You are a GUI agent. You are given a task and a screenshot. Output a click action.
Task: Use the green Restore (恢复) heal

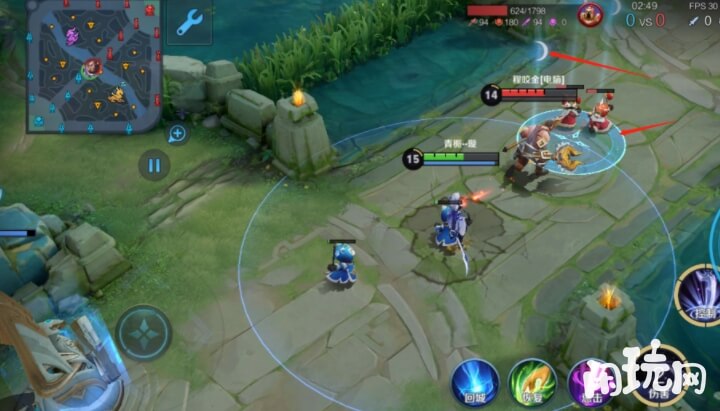click(532, 383)
